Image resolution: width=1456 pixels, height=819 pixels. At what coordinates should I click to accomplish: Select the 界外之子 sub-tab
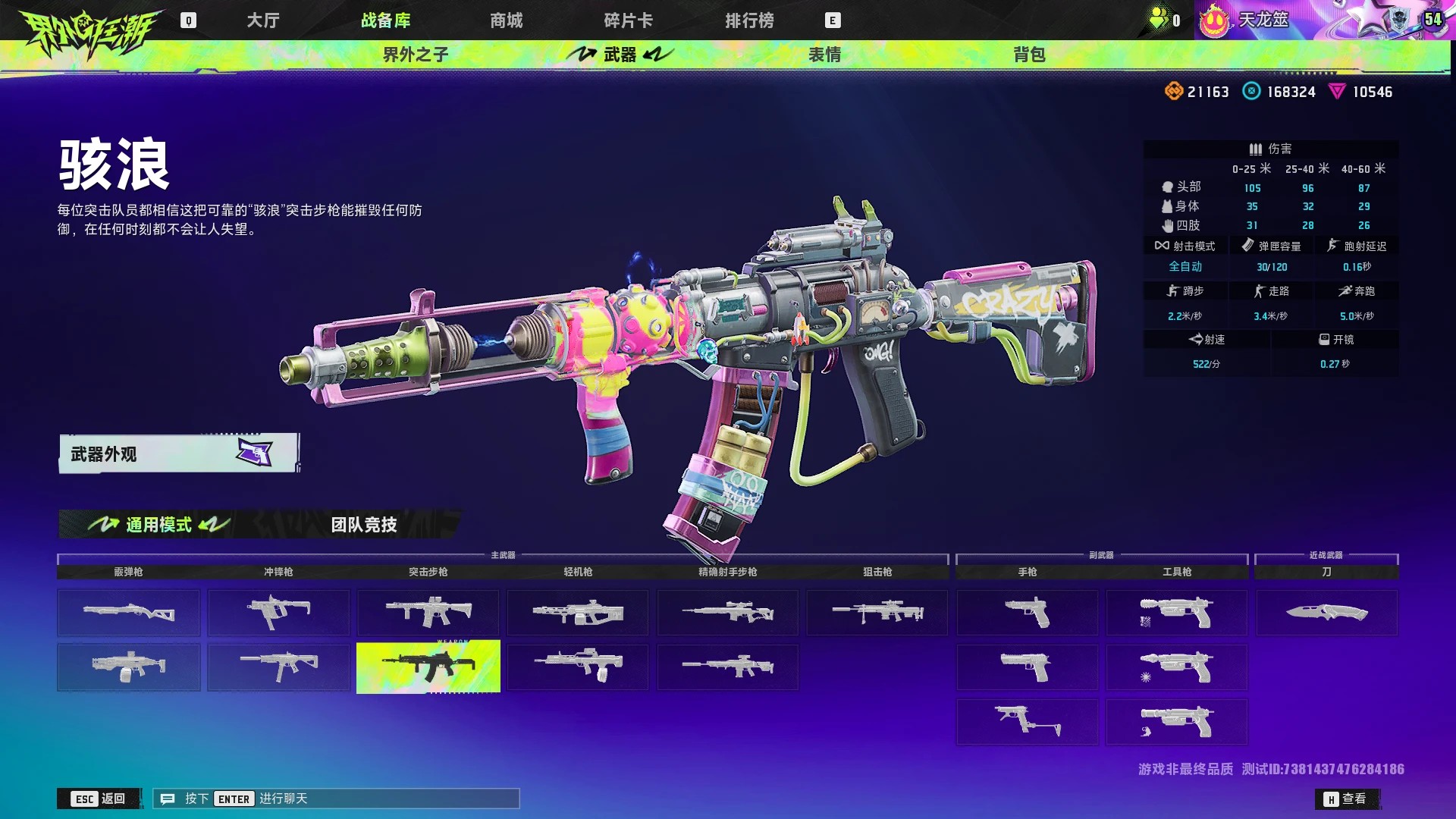(x=416, y=55)
